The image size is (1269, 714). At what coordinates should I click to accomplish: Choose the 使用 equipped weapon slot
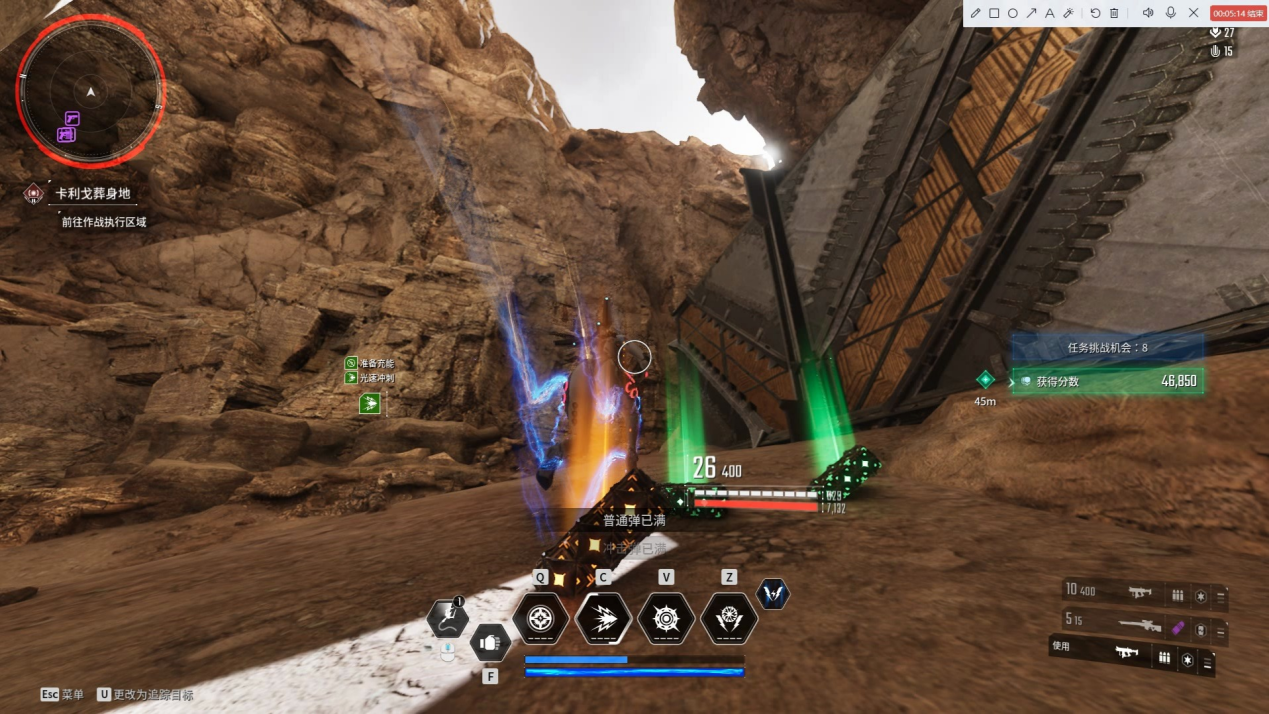tap(1128, 655)
